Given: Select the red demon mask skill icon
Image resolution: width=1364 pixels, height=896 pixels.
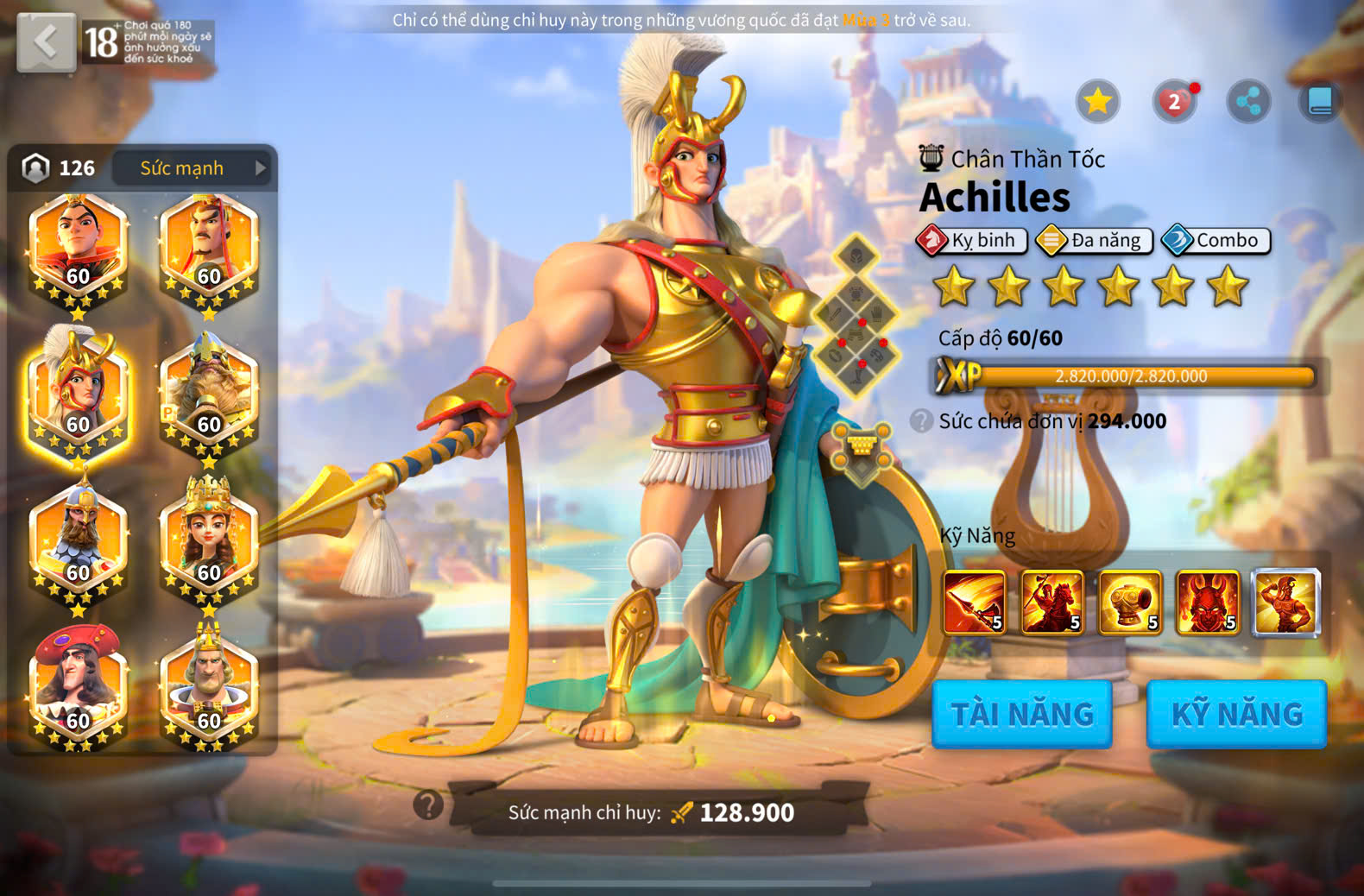Looking at the screenshot, I should (1208, 602).
